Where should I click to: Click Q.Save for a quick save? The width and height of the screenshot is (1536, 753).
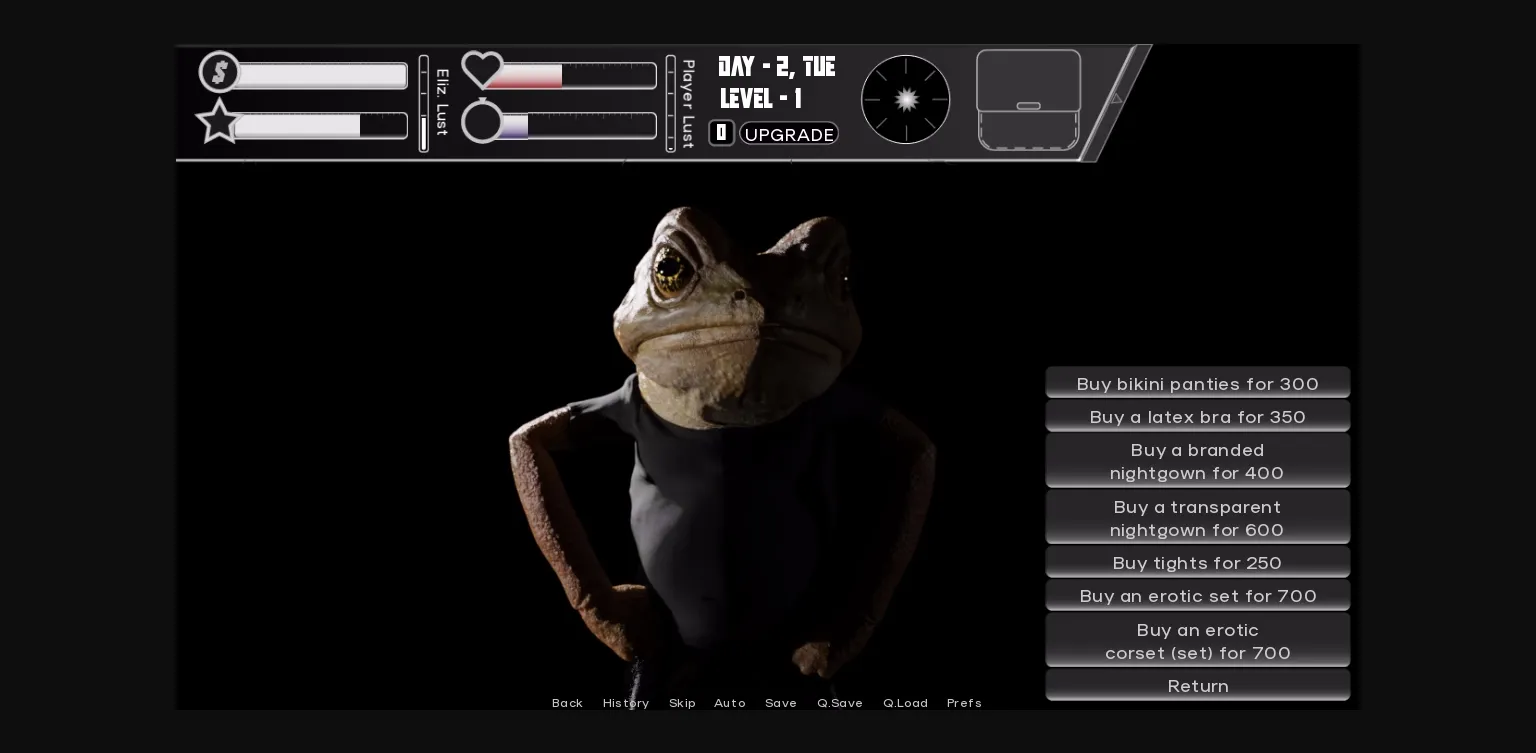(840, 703)
